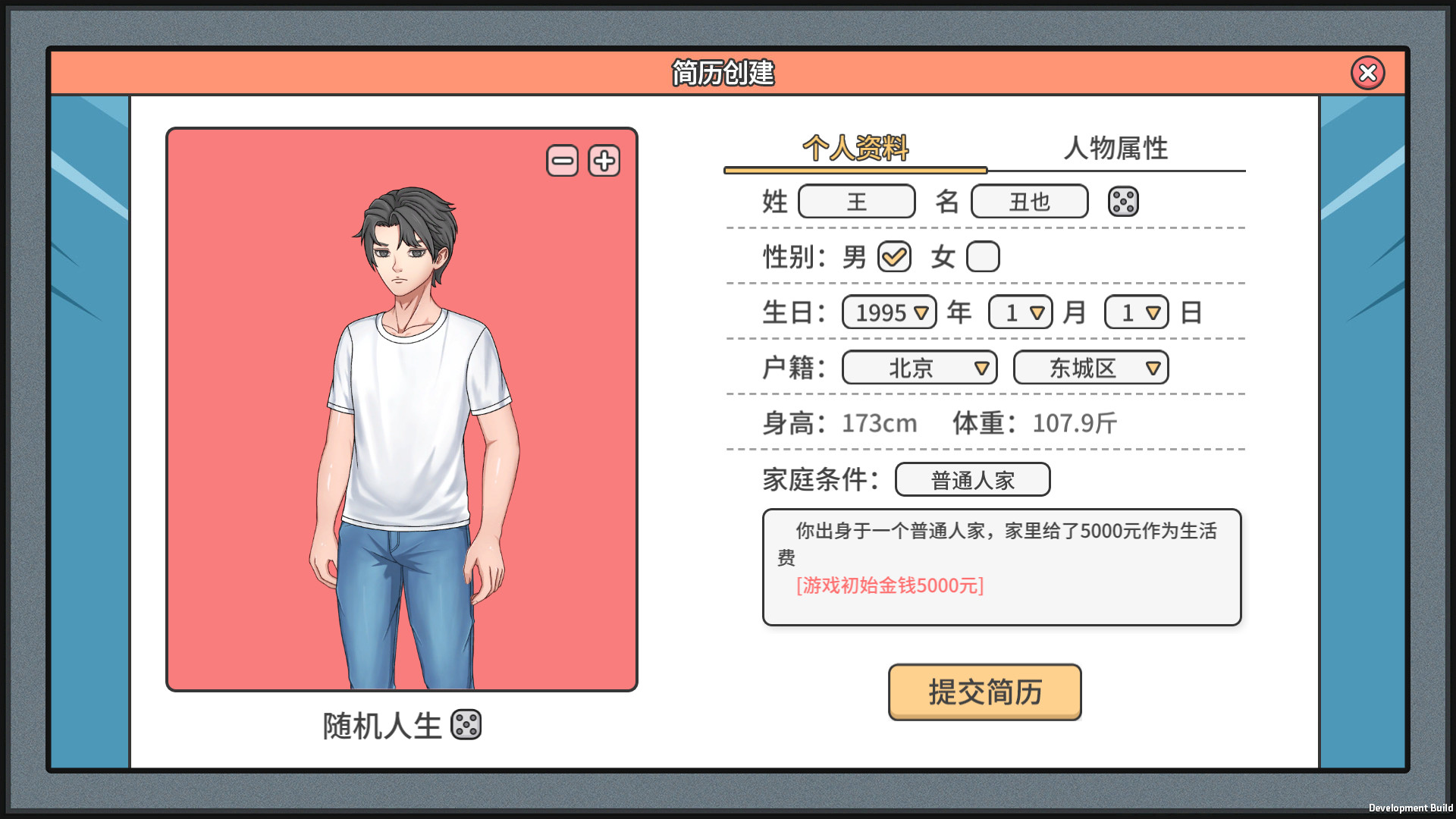Select the 个人资料 tab
Viewport: 1456px width, 819px height.
855,149
